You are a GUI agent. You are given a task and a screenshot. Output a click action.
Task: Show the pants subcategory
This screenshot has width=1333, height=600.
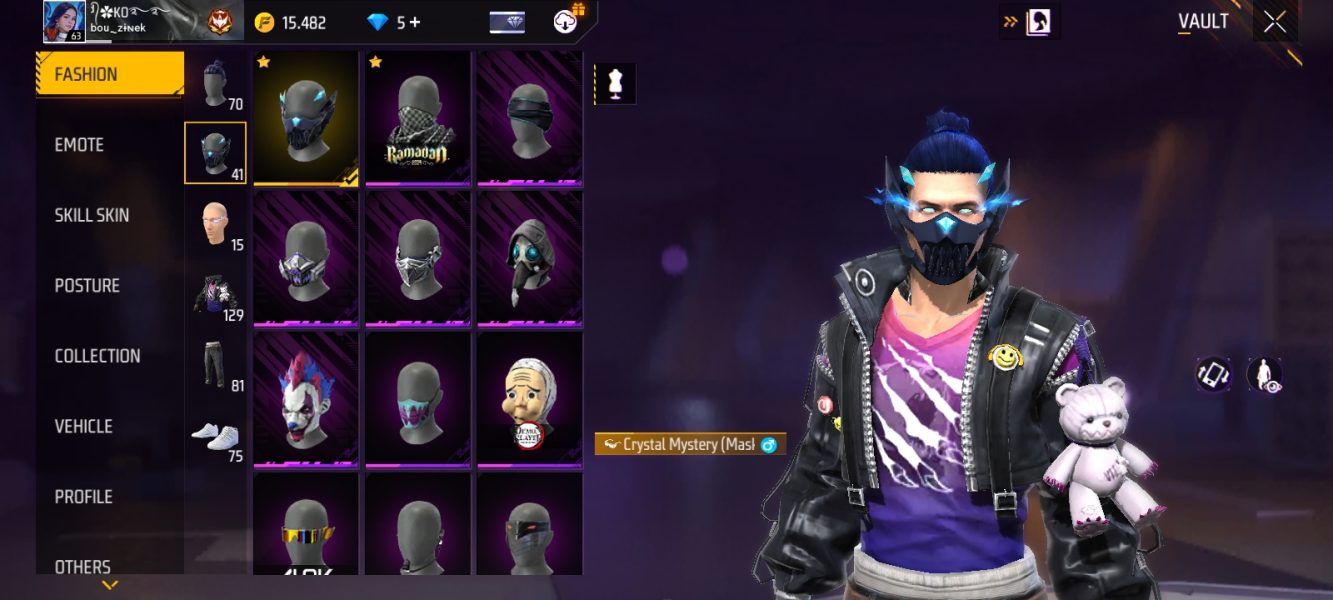click(216, 366)
